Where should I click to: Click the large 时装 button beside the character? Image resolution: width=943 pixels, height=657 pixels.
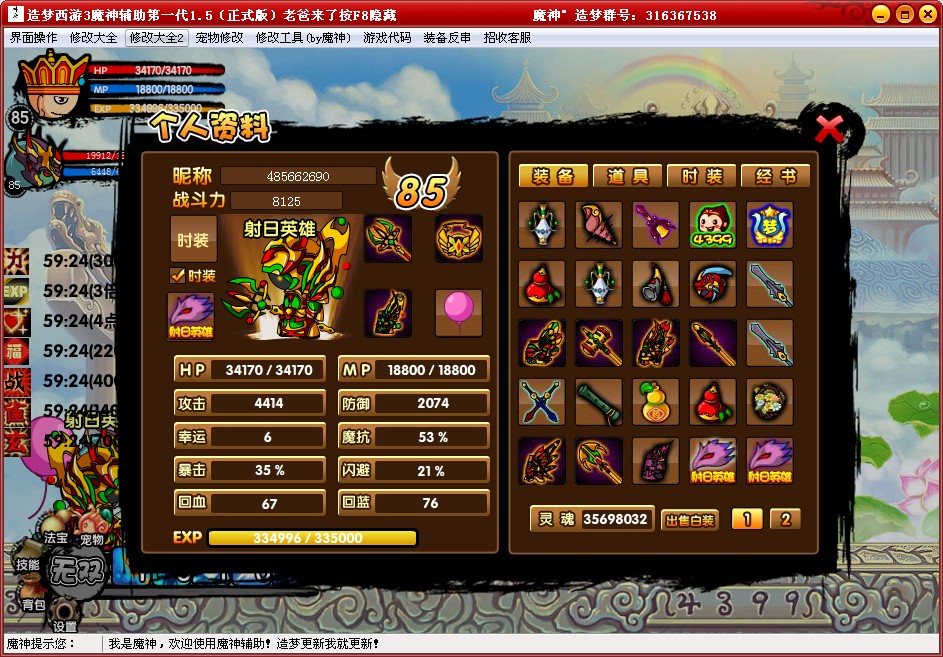(193, 240)
